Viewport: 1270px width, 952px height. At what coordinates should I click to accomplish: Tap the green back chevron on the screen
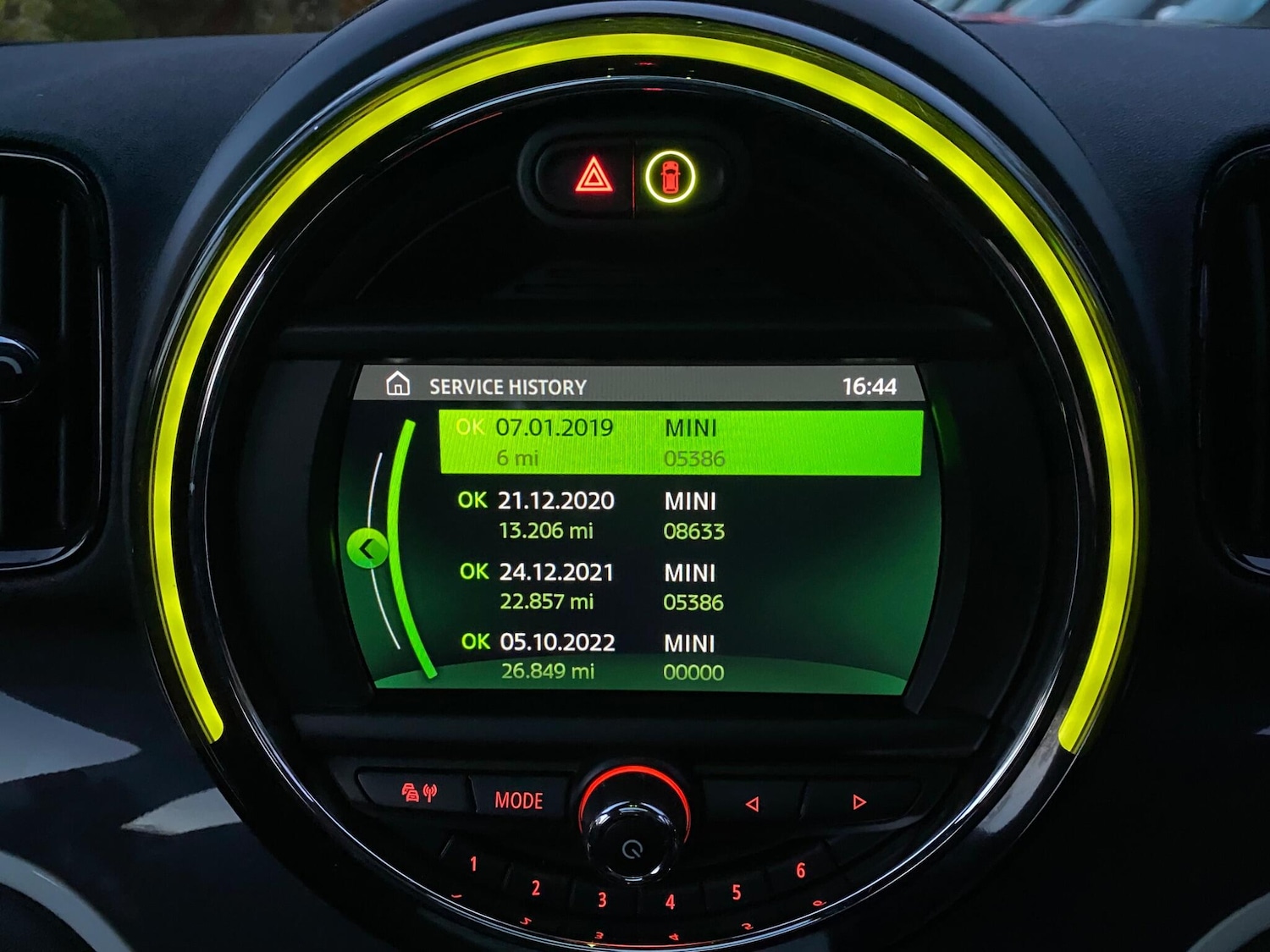[x=366, y=548]
